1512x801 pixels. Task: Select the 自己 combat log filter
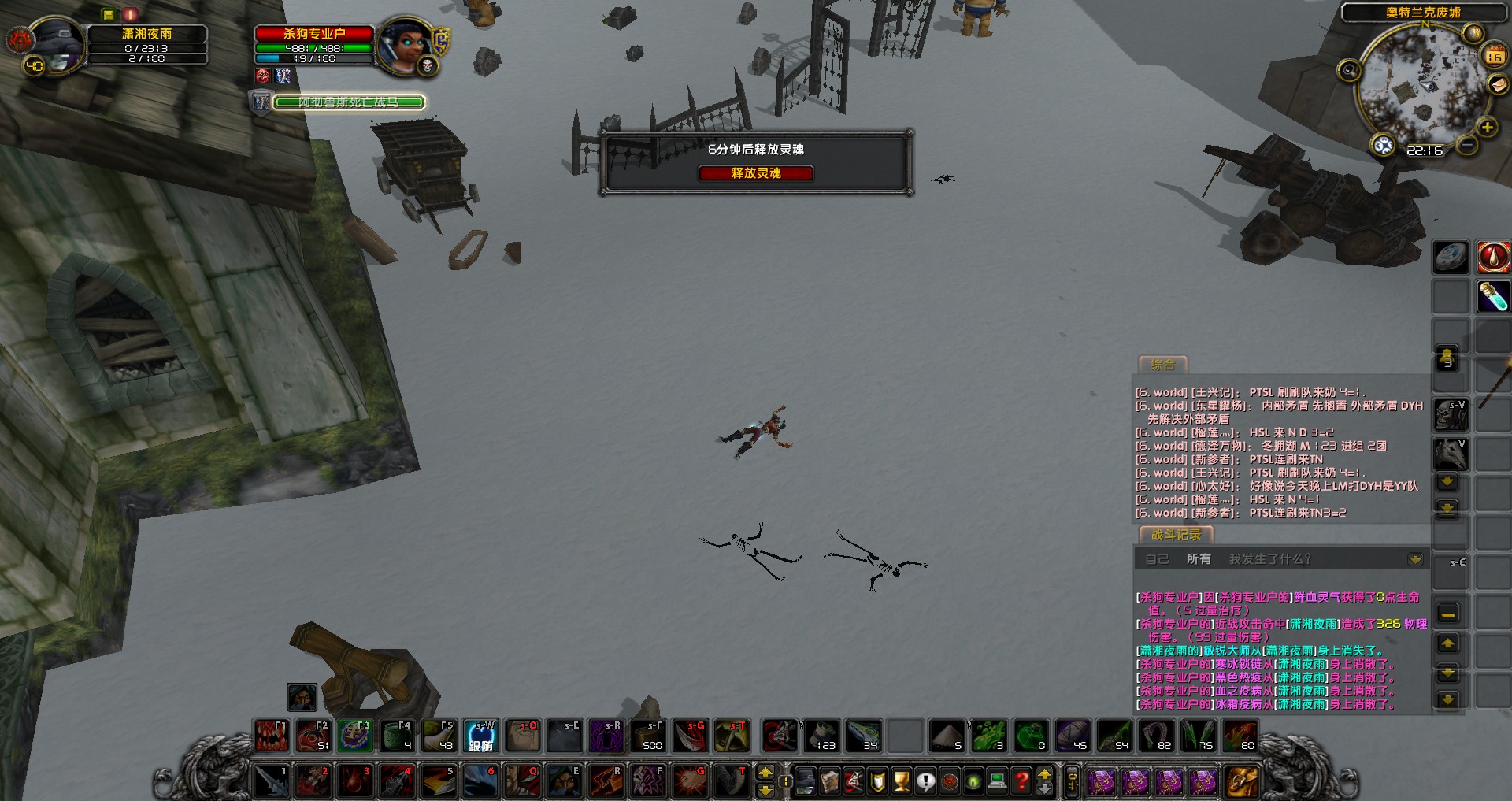pos(1157,559)
